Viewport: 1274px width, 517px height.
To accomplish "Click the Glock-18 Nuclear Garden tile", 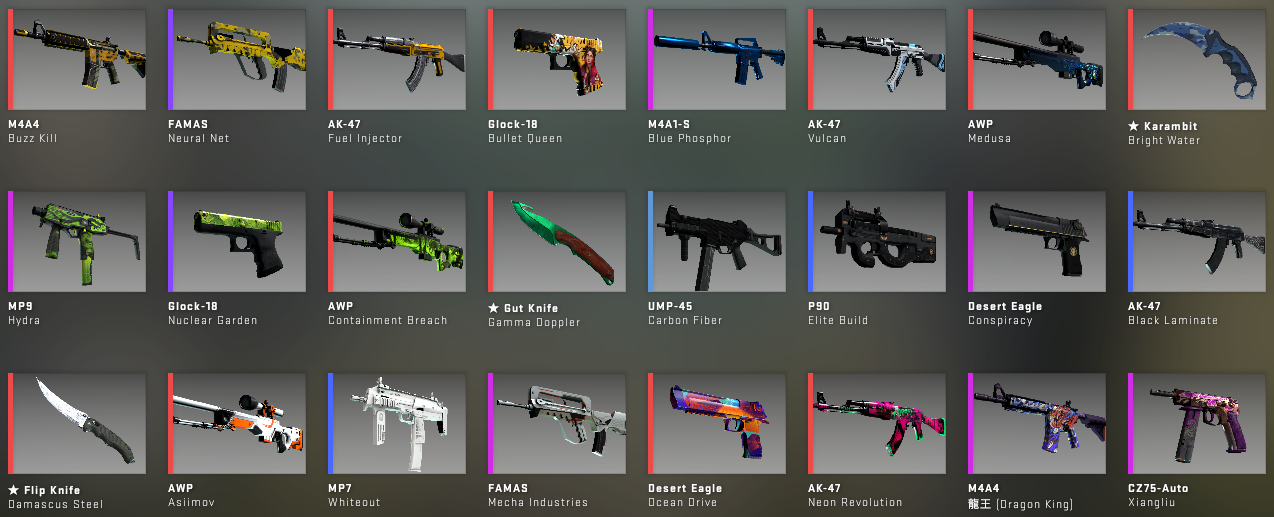I will pyautogui.click(x=237, y=242).
